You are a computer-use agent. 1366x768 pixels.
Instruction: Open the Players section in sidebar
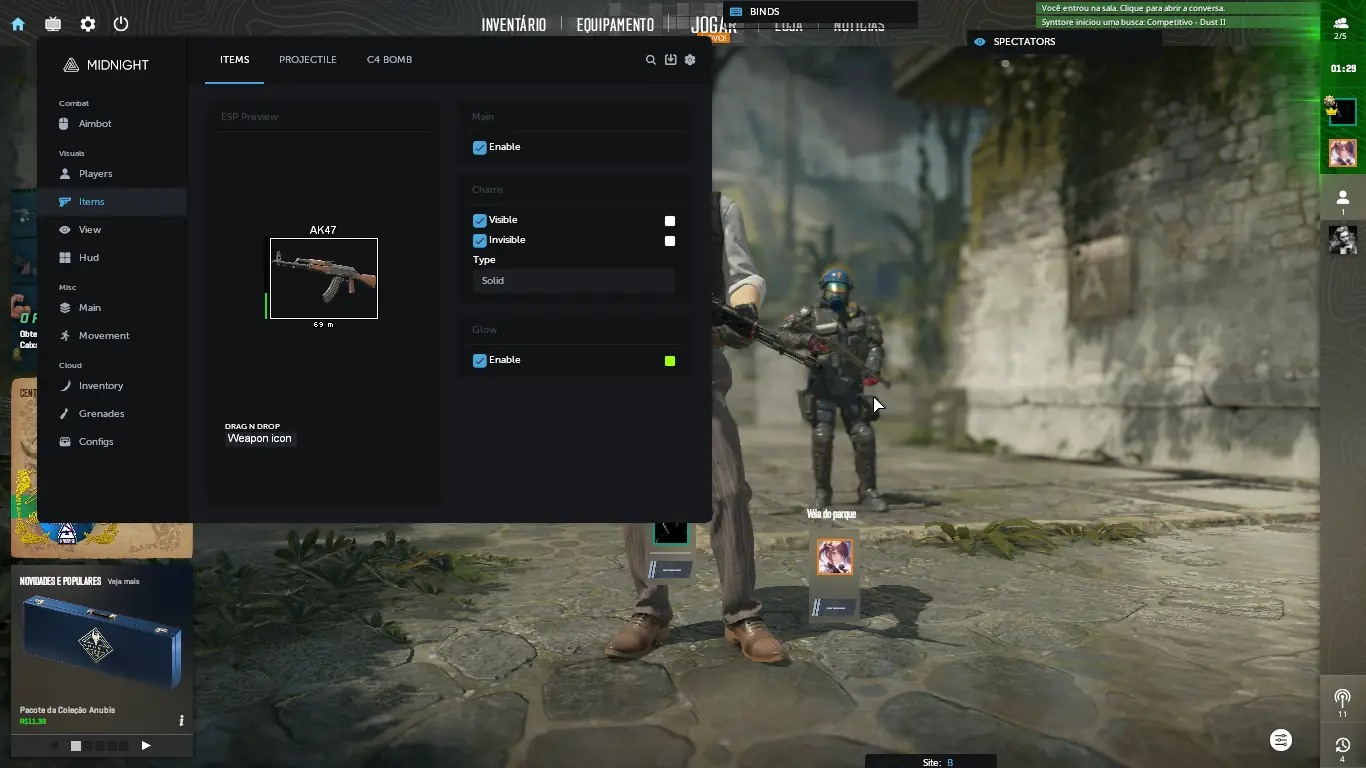95,174
